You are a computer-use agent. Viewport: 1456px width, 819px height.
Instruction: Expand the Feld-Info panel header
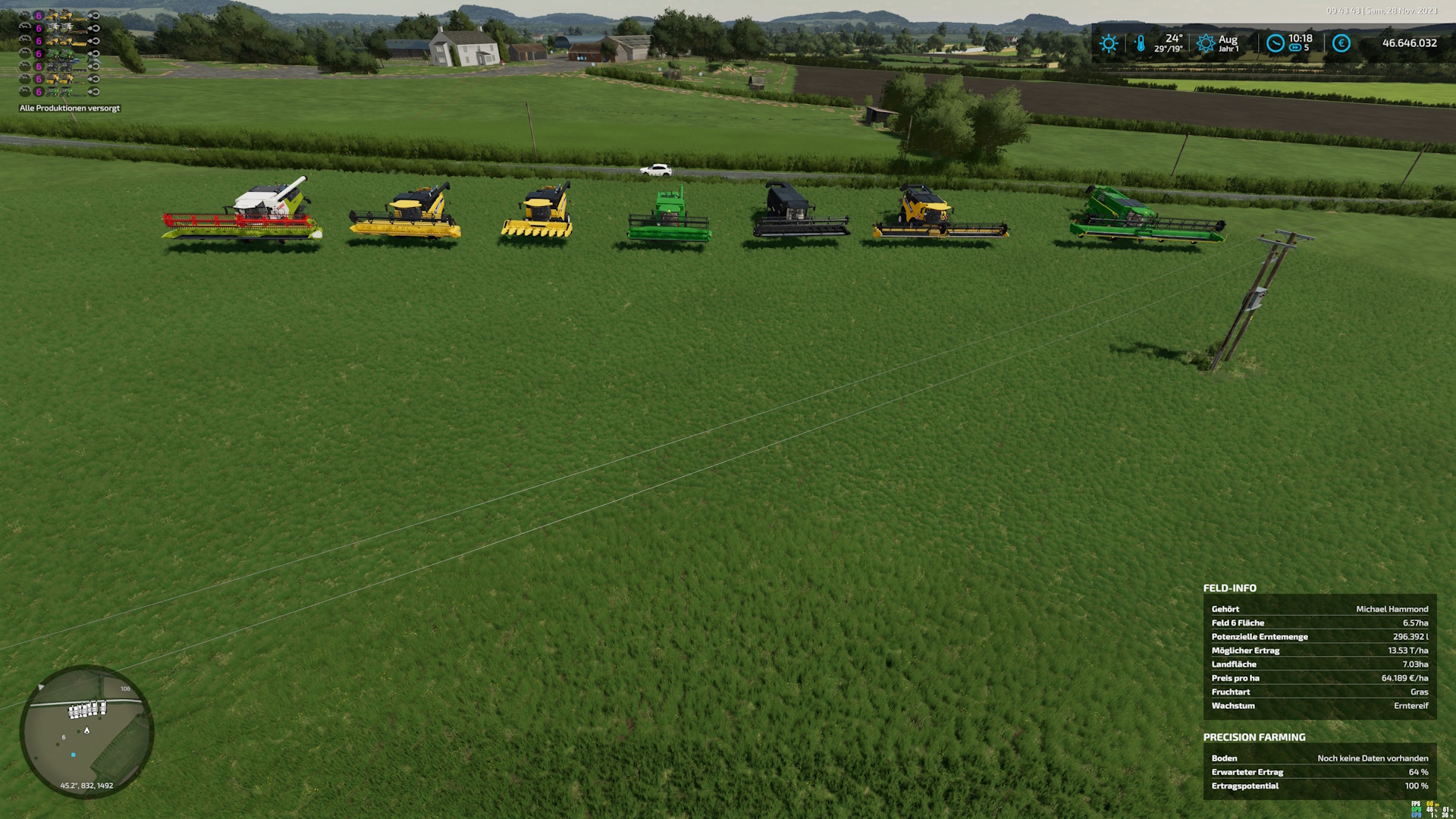(1228, 588)
